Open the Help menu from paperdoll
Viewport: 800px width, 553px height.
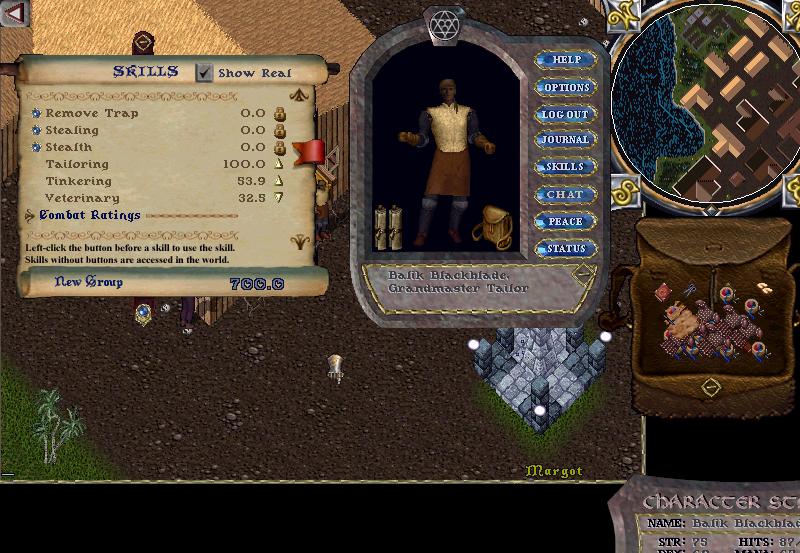566,60
